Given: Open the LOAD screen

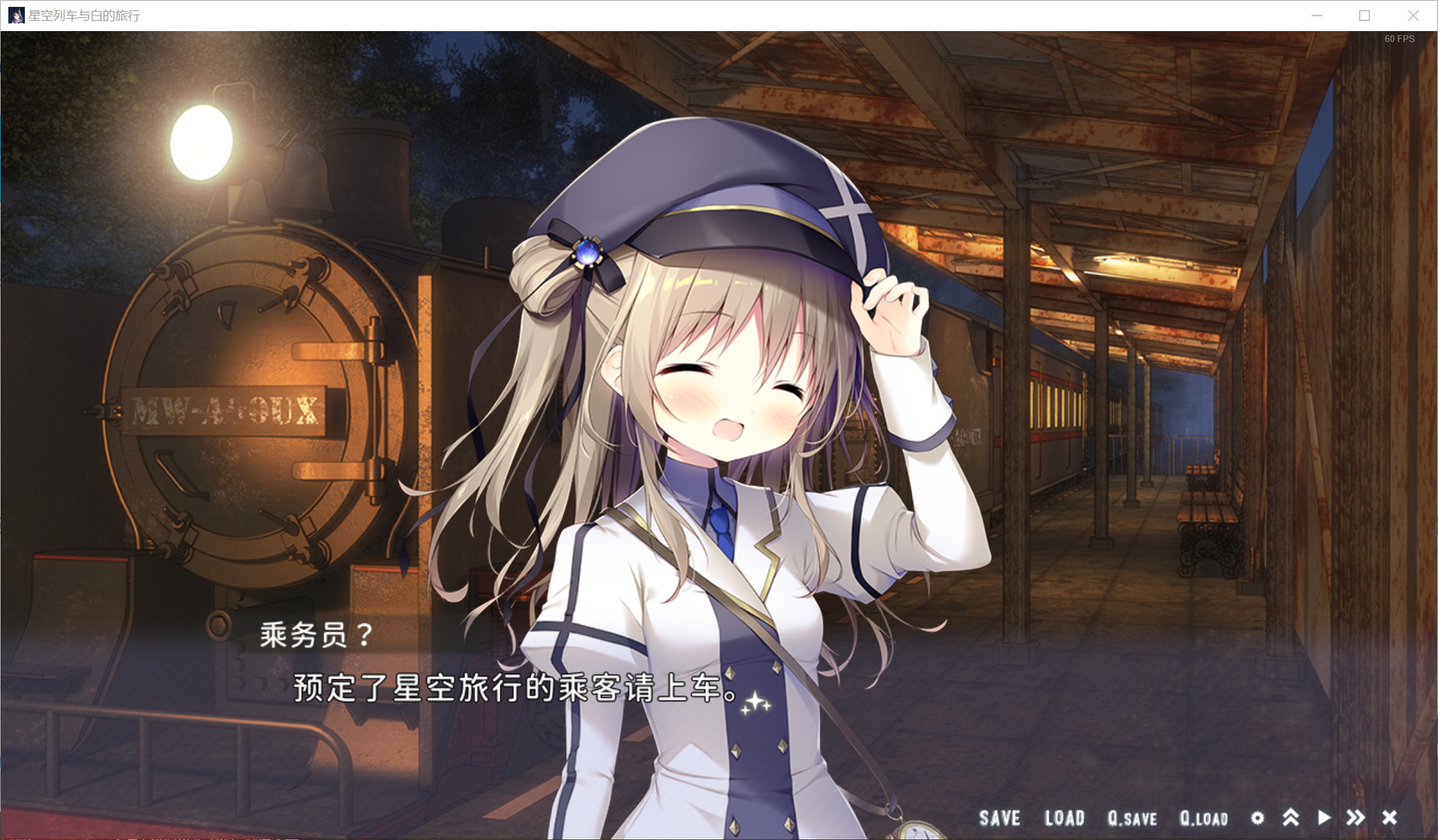Looking at the screenshot, I should coord(1065,817).
